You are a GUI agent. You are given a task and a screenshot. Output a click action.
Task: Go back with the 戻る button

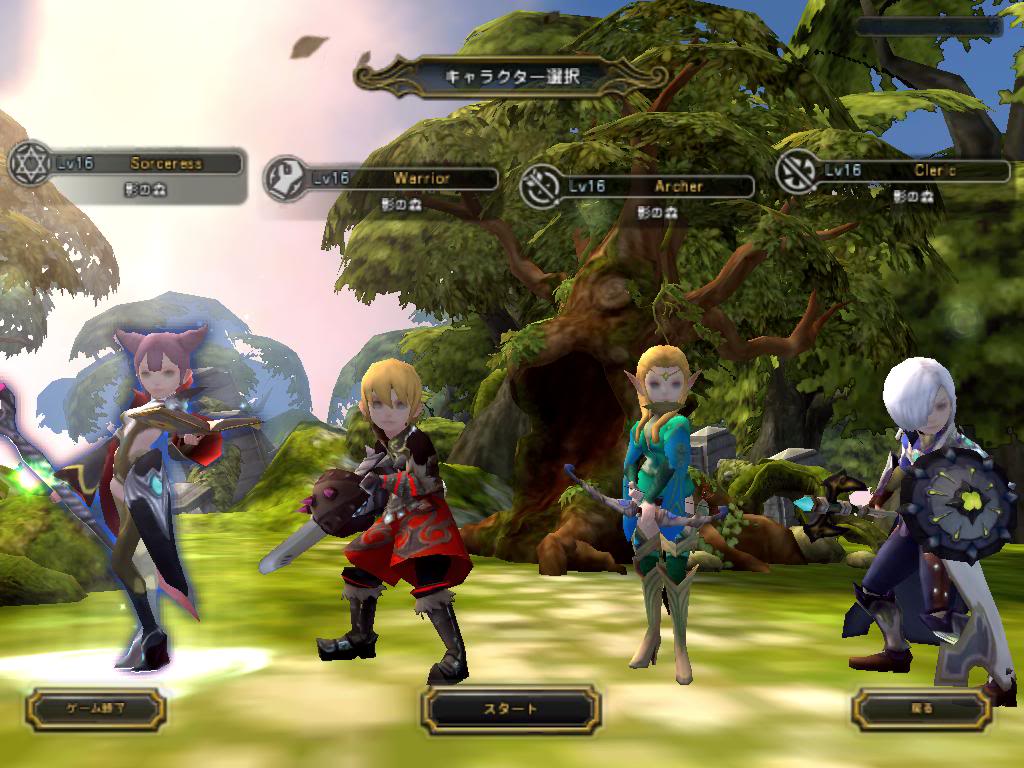pos(922,709)
